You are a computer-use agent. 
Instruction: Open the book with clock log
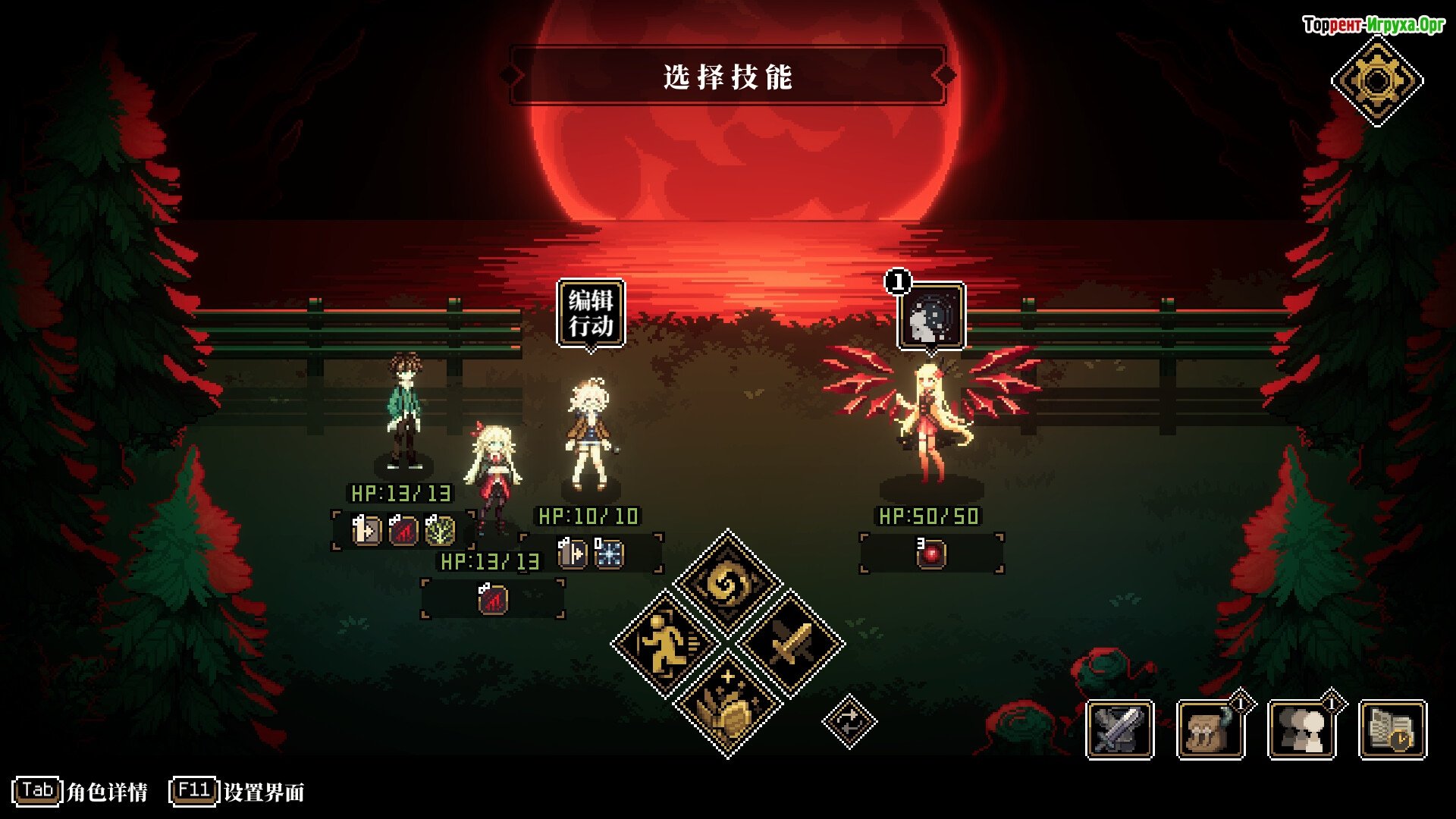(x=1392, y=730)
